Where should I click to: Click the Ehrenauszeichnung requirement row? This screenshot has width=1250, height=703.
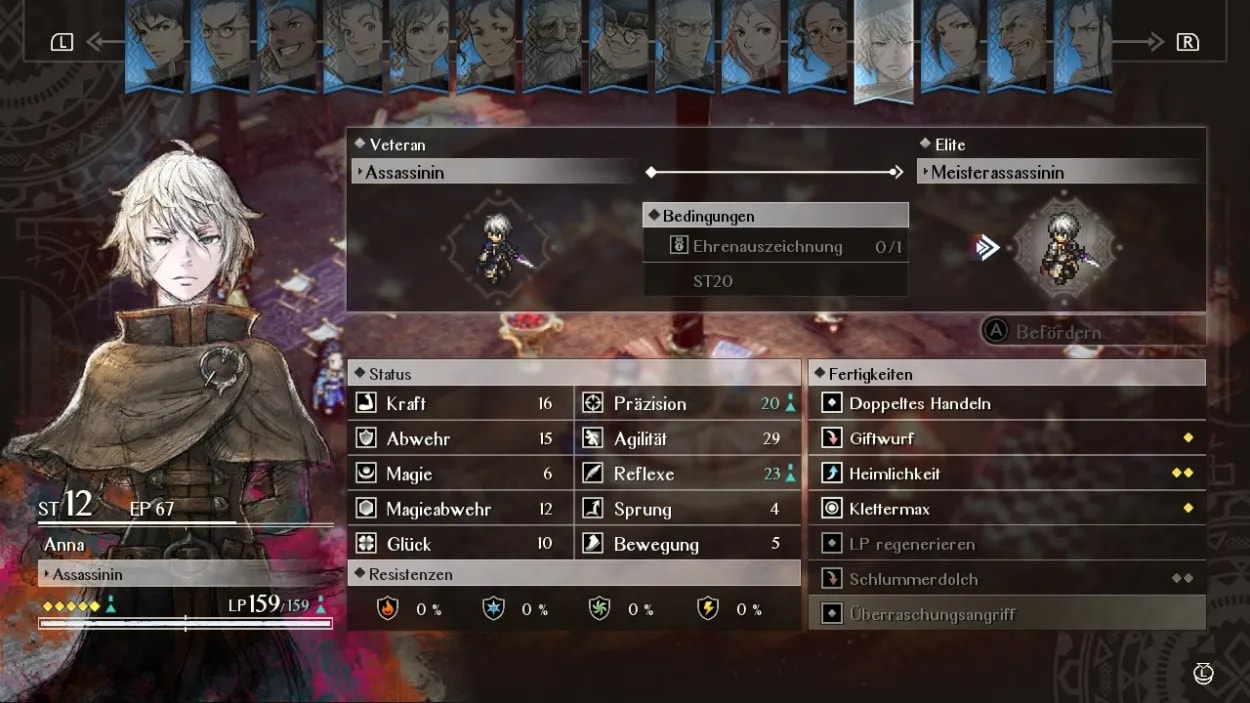click(x=775, y=246)
